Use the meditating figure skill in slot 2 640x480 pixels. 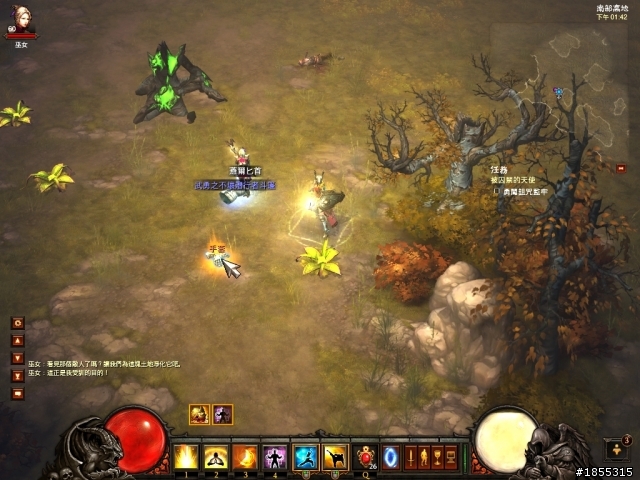(215, 457)
